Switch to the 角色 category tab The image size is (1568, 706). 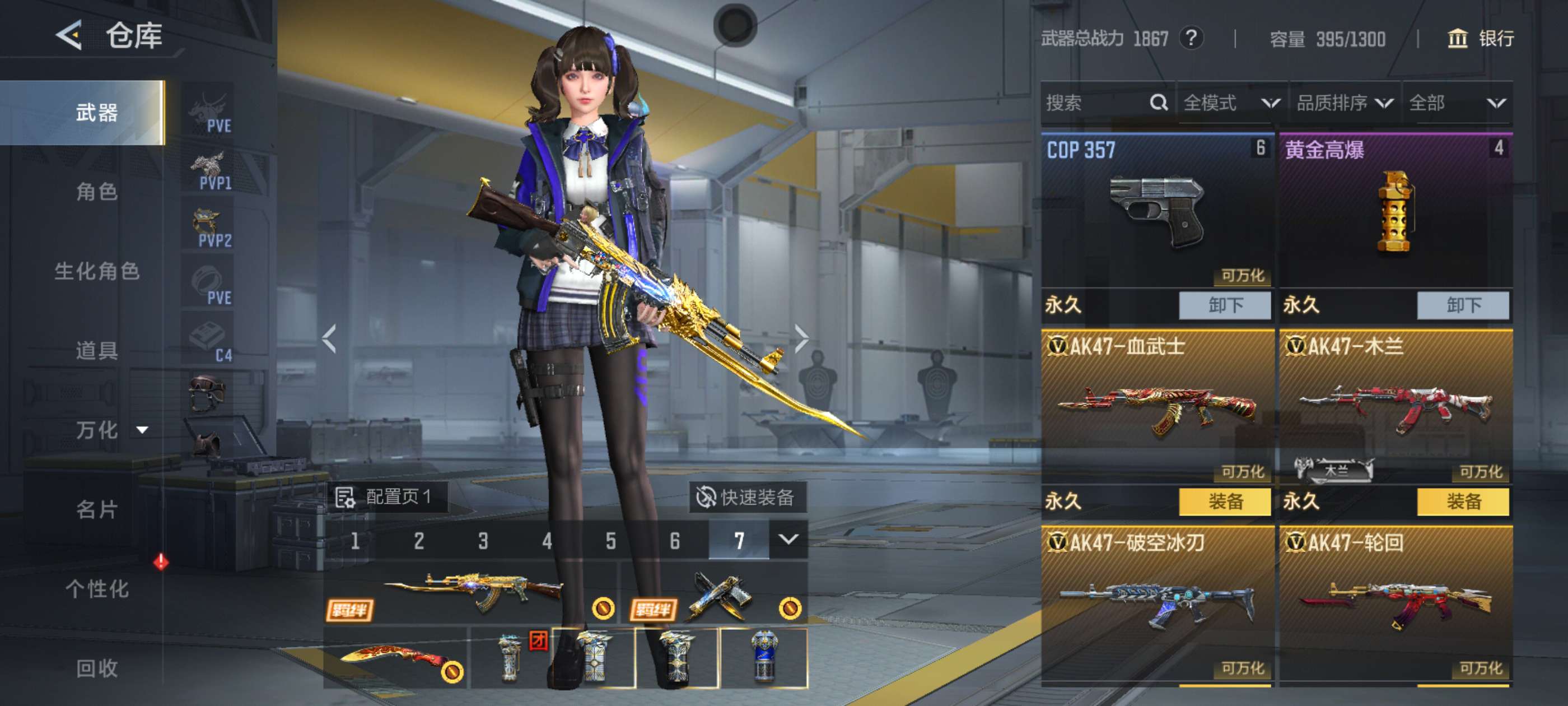97,192
